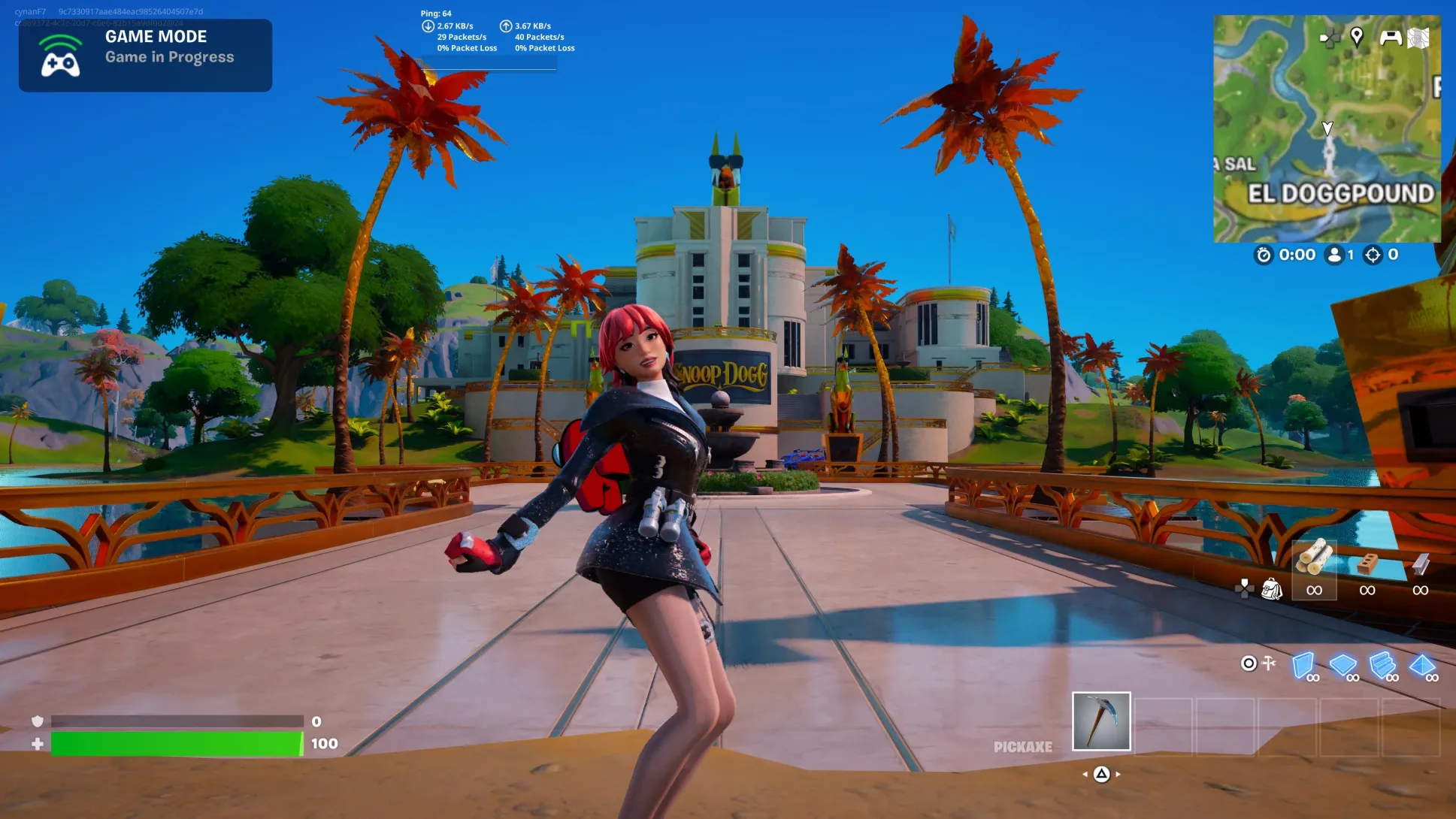Open the folded map icon

tap(1418, 38)
